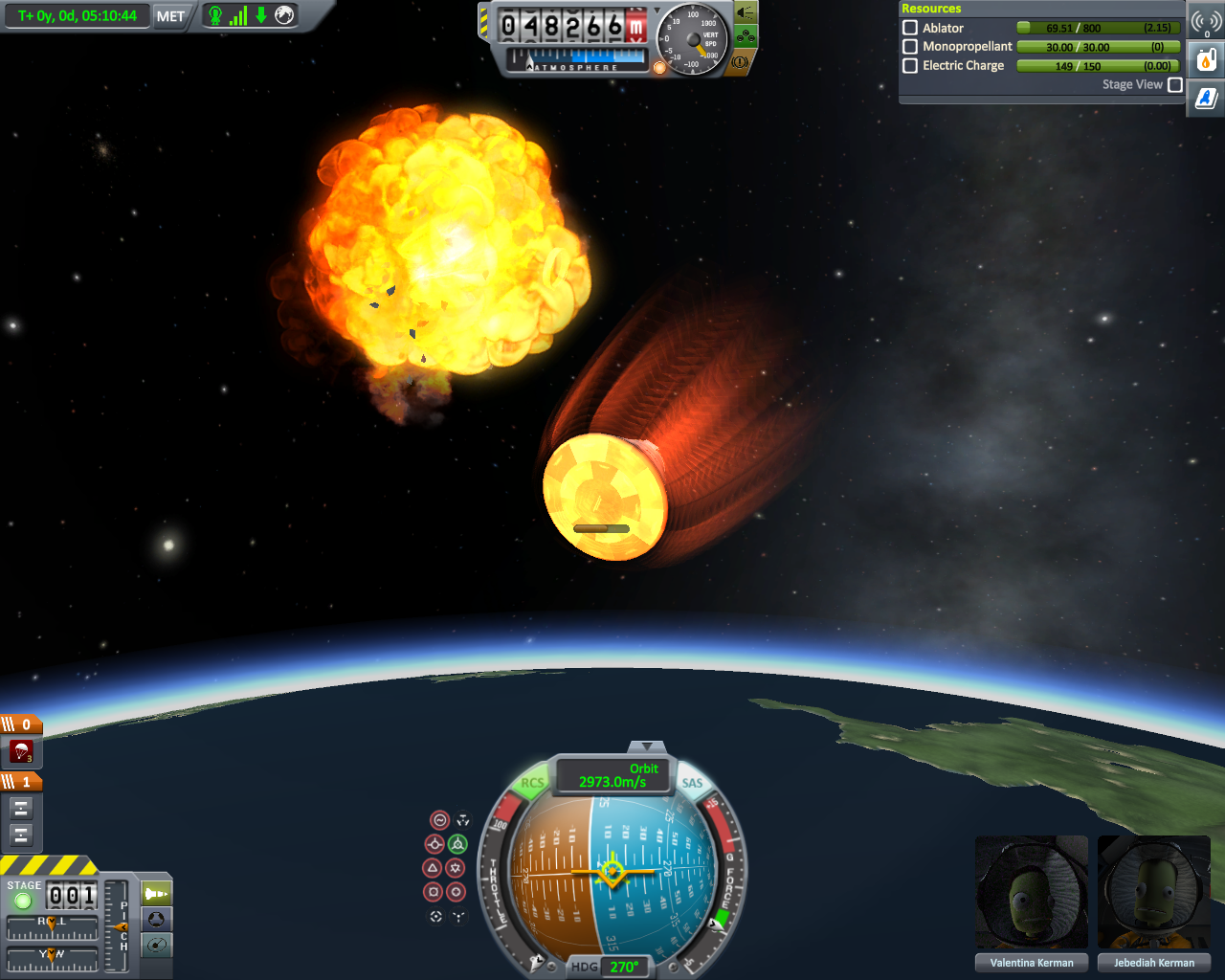Cycle the Orbit speed display mode
This screenshot has height=980, width=1225.
(x=614, y=775)
